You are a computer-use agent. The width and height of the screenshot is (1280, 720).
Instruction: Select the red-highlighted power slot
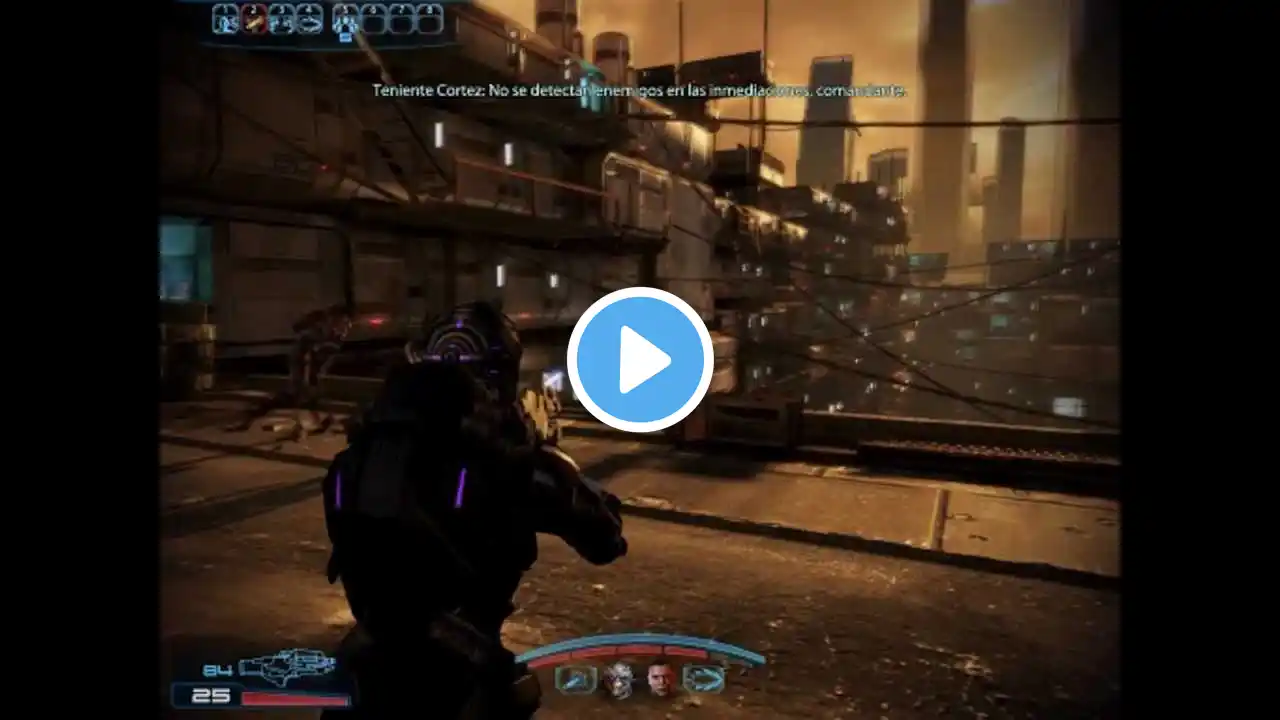pyautogui.click(x=254, y=18)
